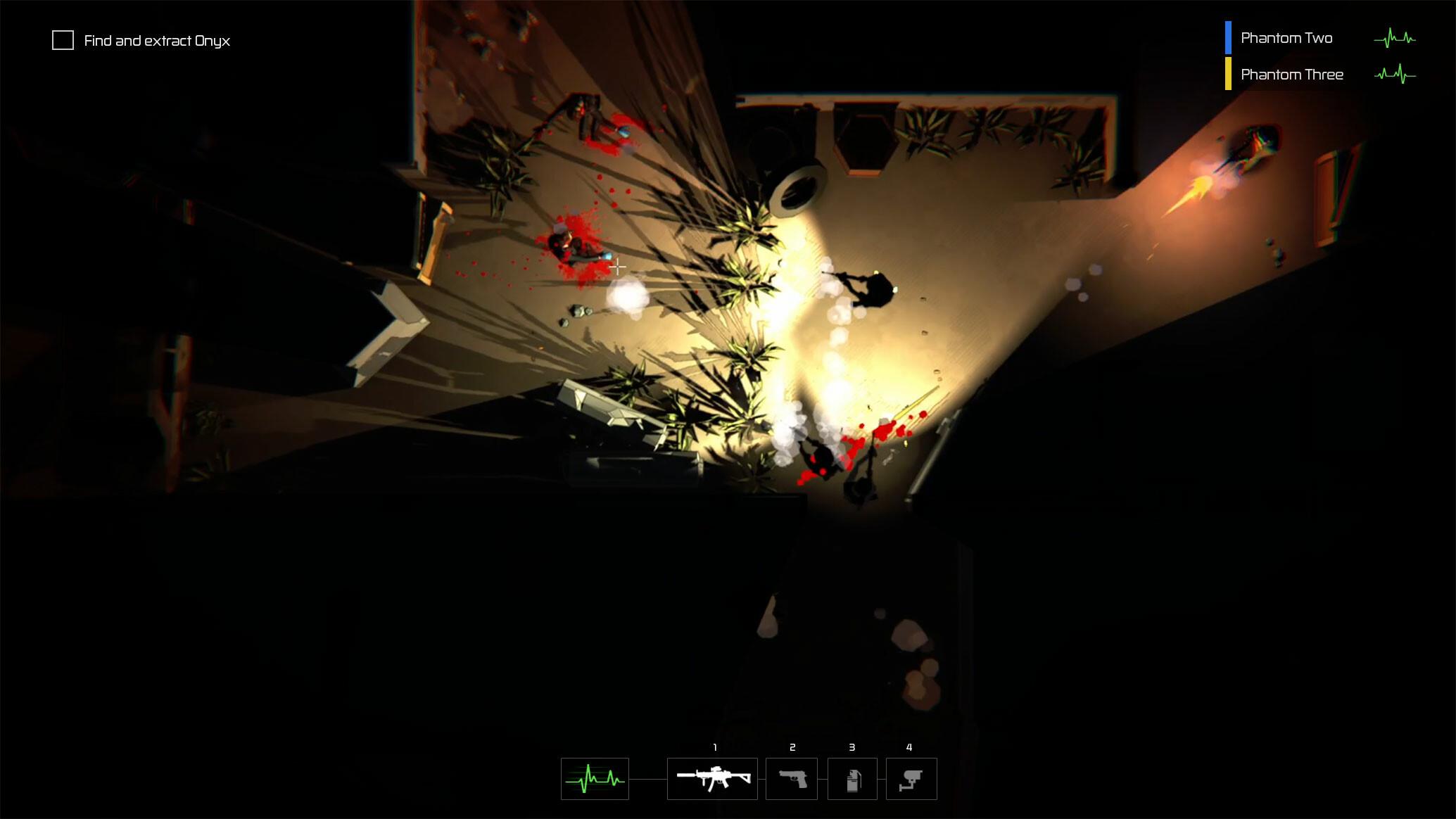The width and height of the screenshot is (1456, 819).
Task: Click Phantom Two's blue status bar
Action: tap(1228, 38)
